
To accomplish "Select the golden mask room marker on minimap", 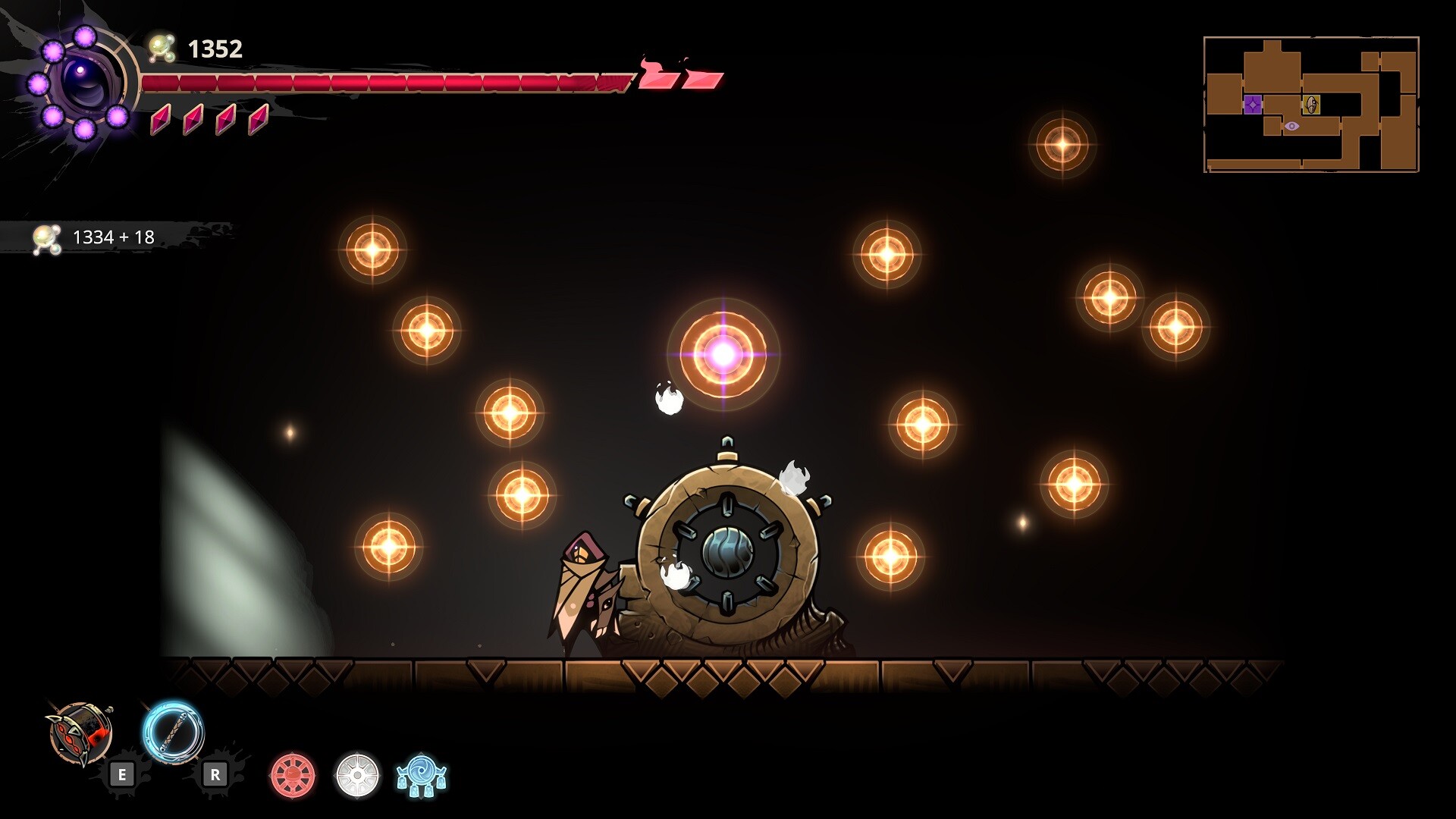I will [x=1311, y=105].
